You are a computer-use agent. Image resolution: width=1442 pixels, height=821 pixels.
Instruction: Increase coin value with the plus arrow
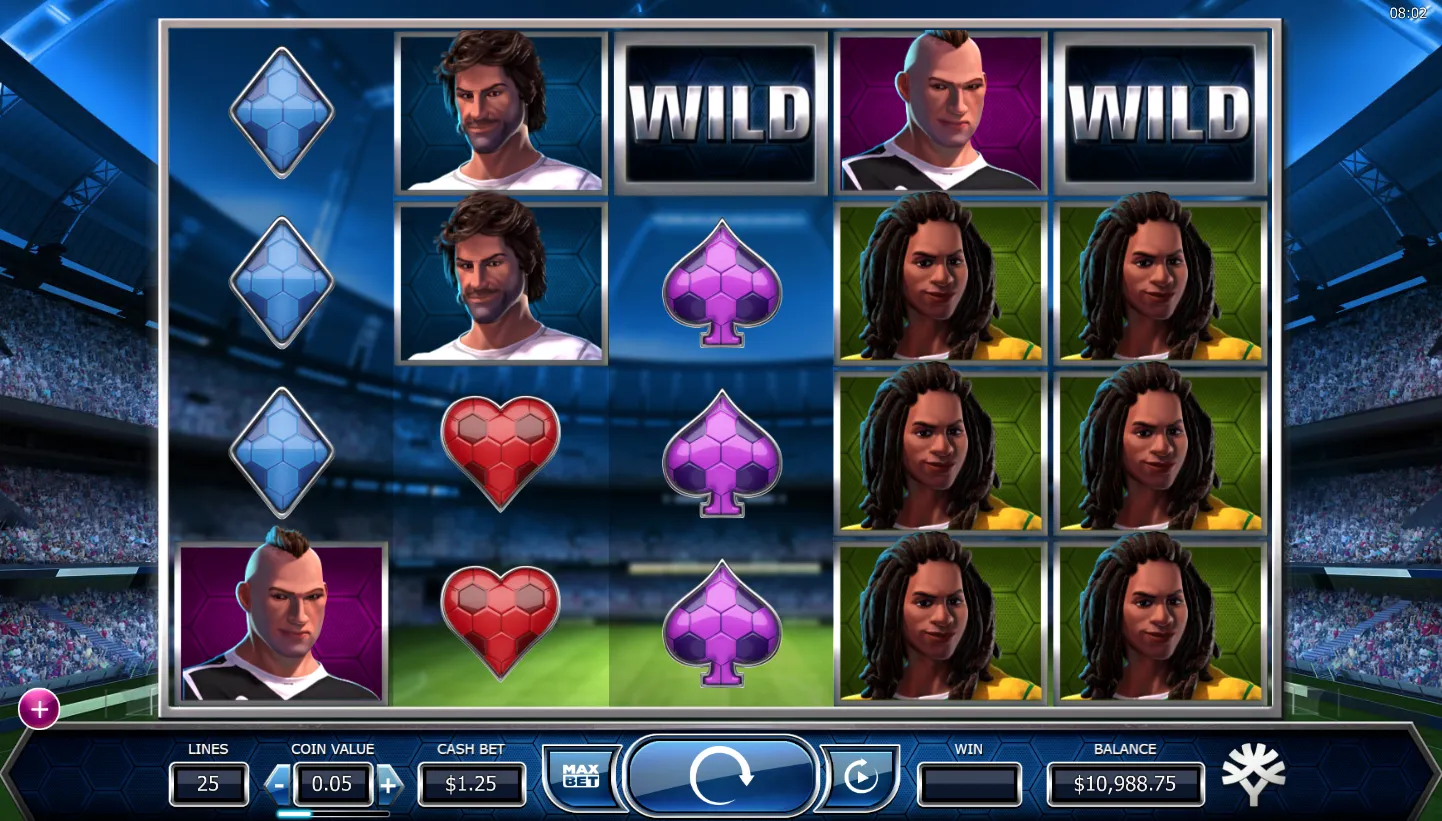pyautogui.click(x=389, y=785)
